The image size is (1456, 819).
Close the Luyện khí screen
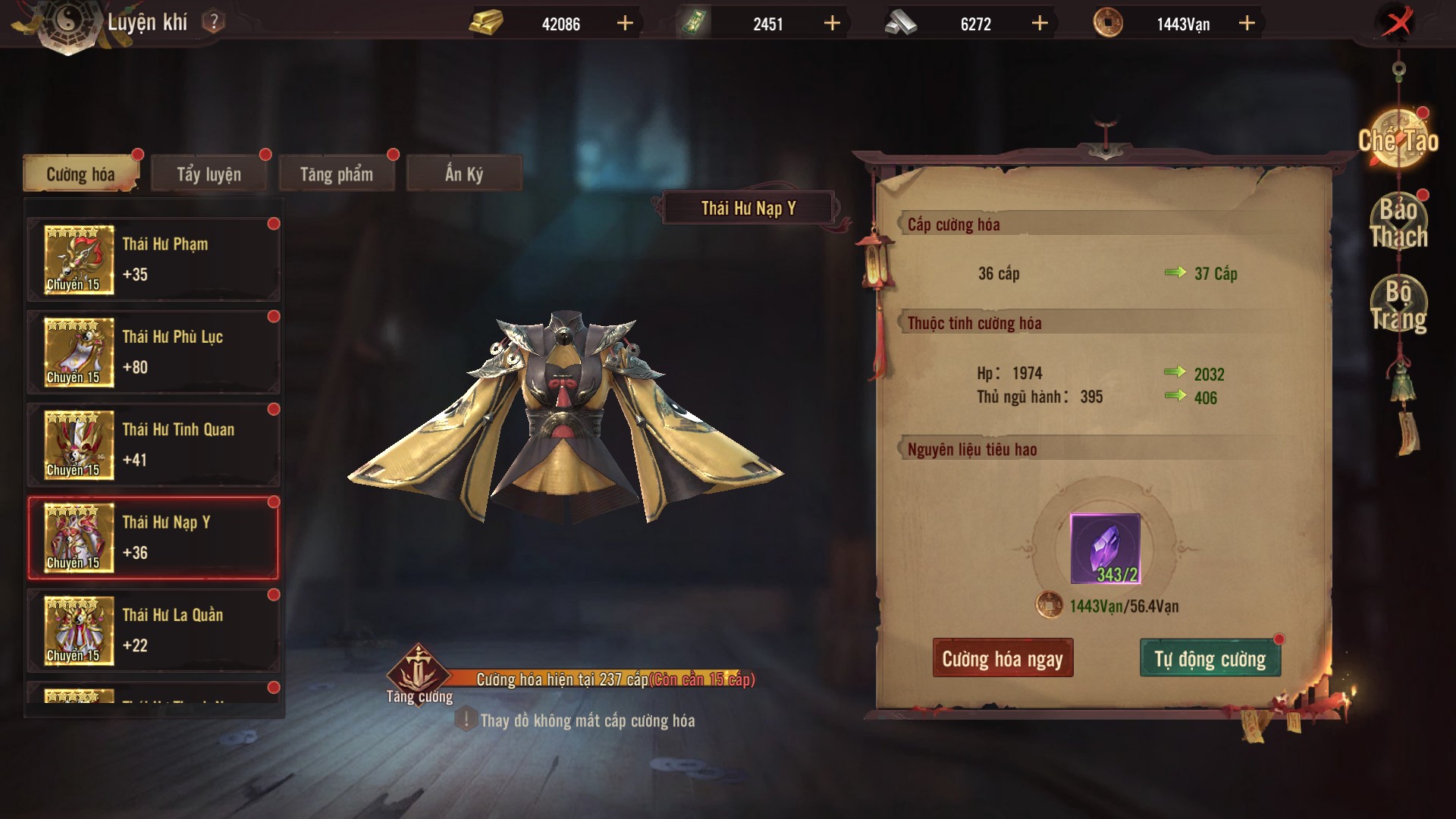(x=1398, y=23)
